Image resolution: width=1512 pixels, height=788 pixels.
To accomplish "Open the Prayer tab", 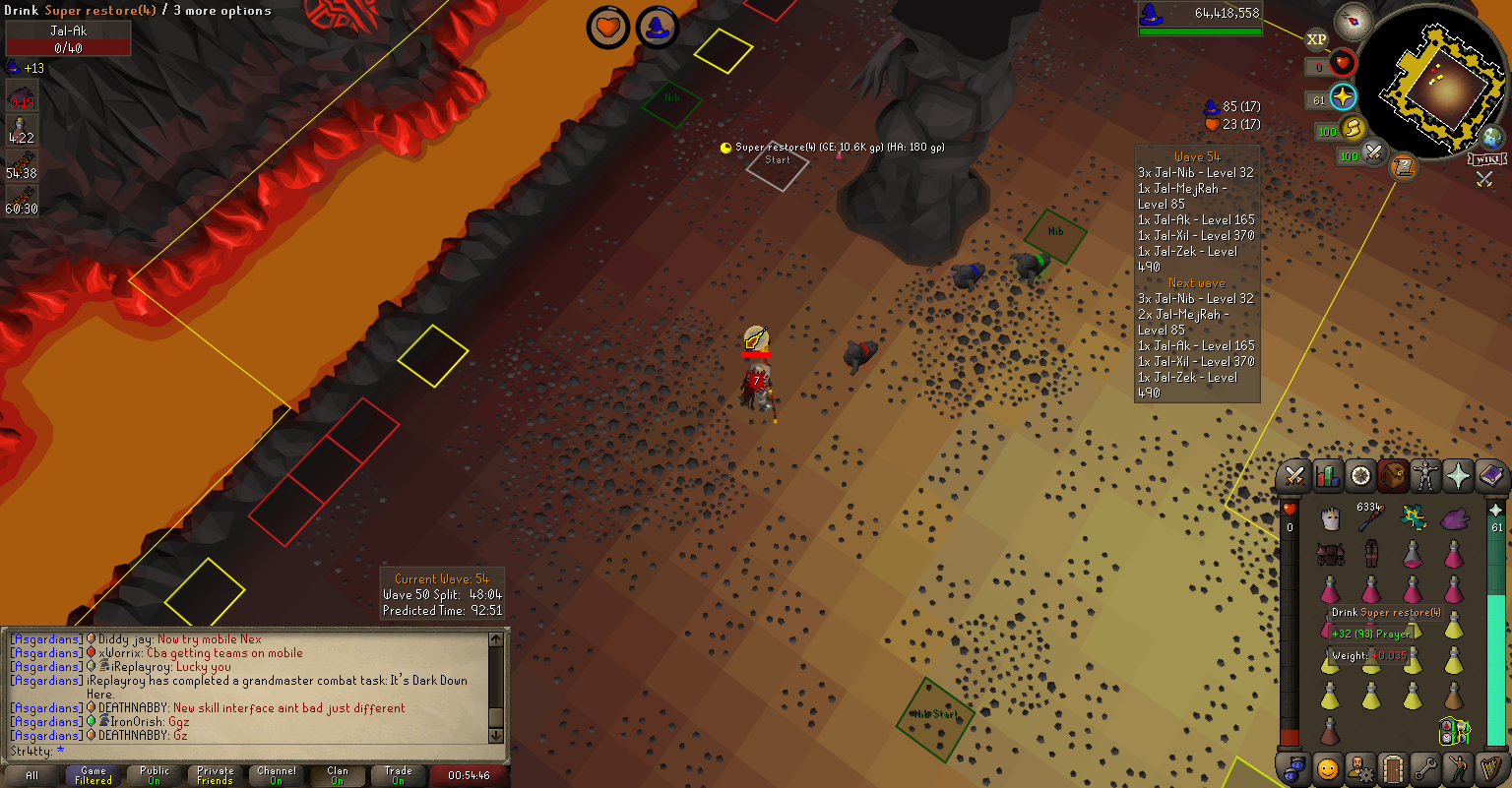I will click(1458, 477).
